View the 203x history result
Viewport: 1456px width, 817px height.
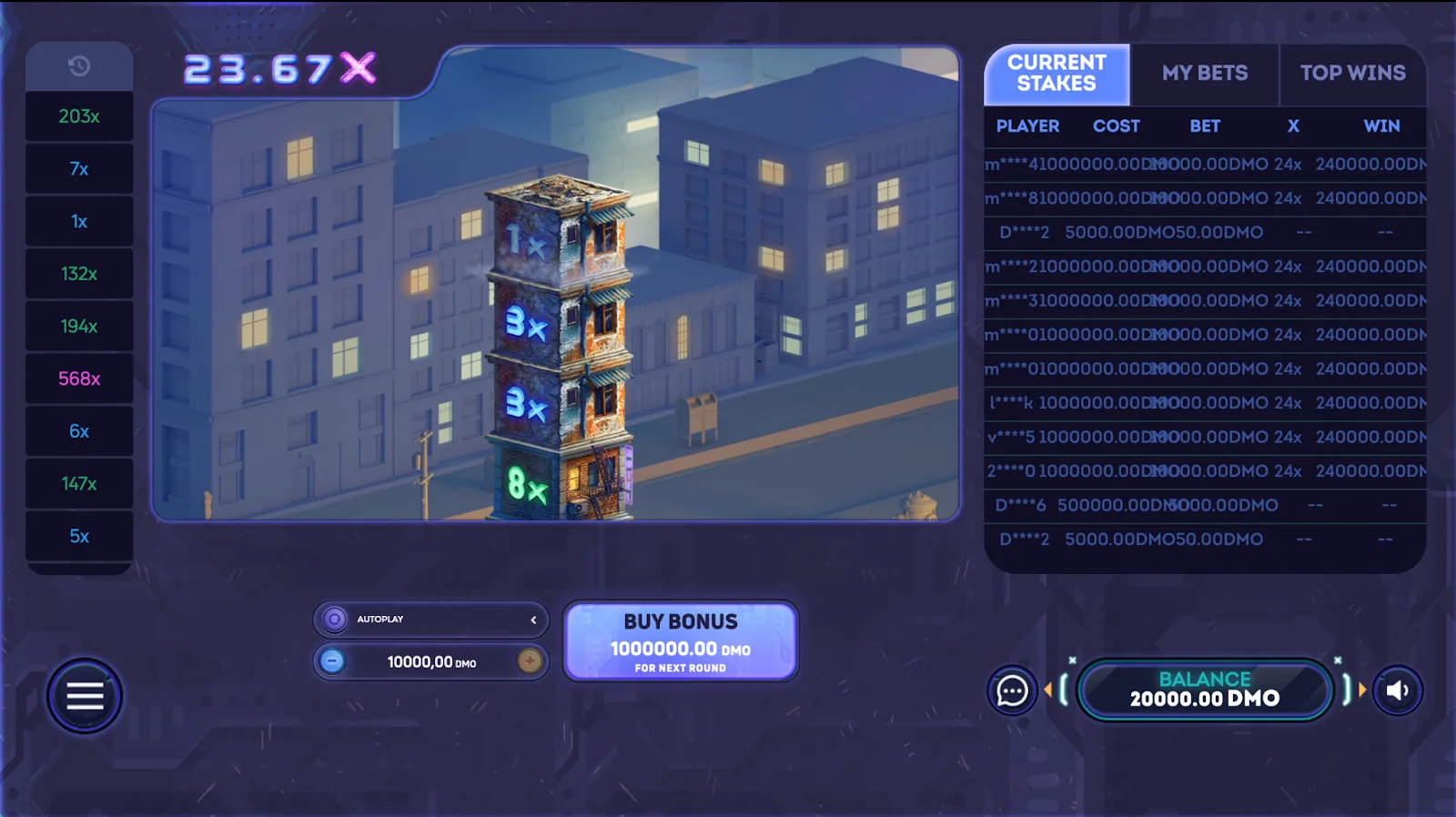coord(79,116)
